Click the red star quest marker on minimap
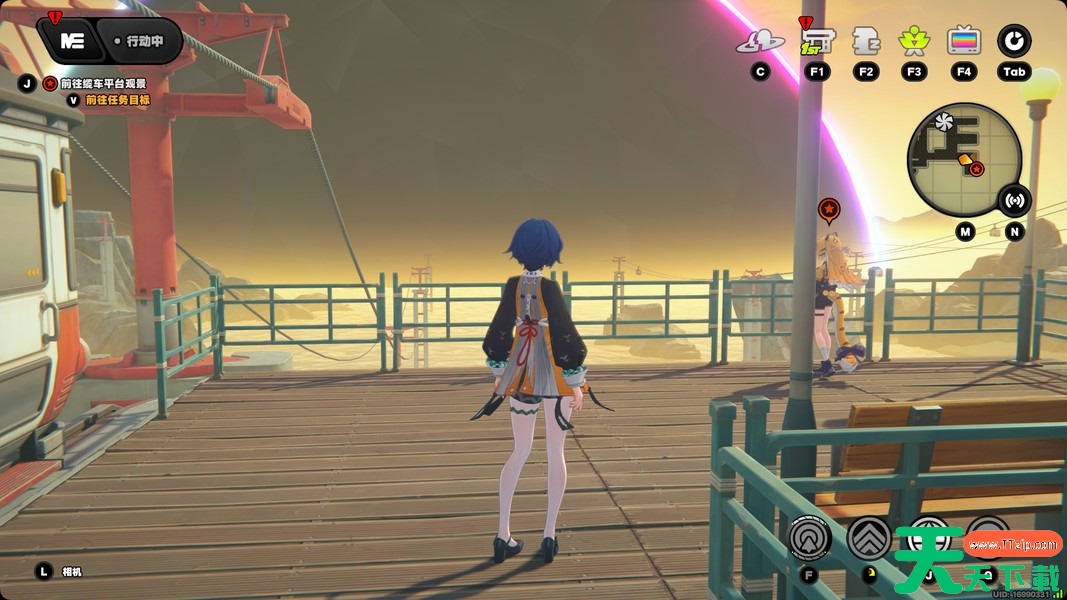This screenshot has width=1067, height=600. [x=976, y=169]
